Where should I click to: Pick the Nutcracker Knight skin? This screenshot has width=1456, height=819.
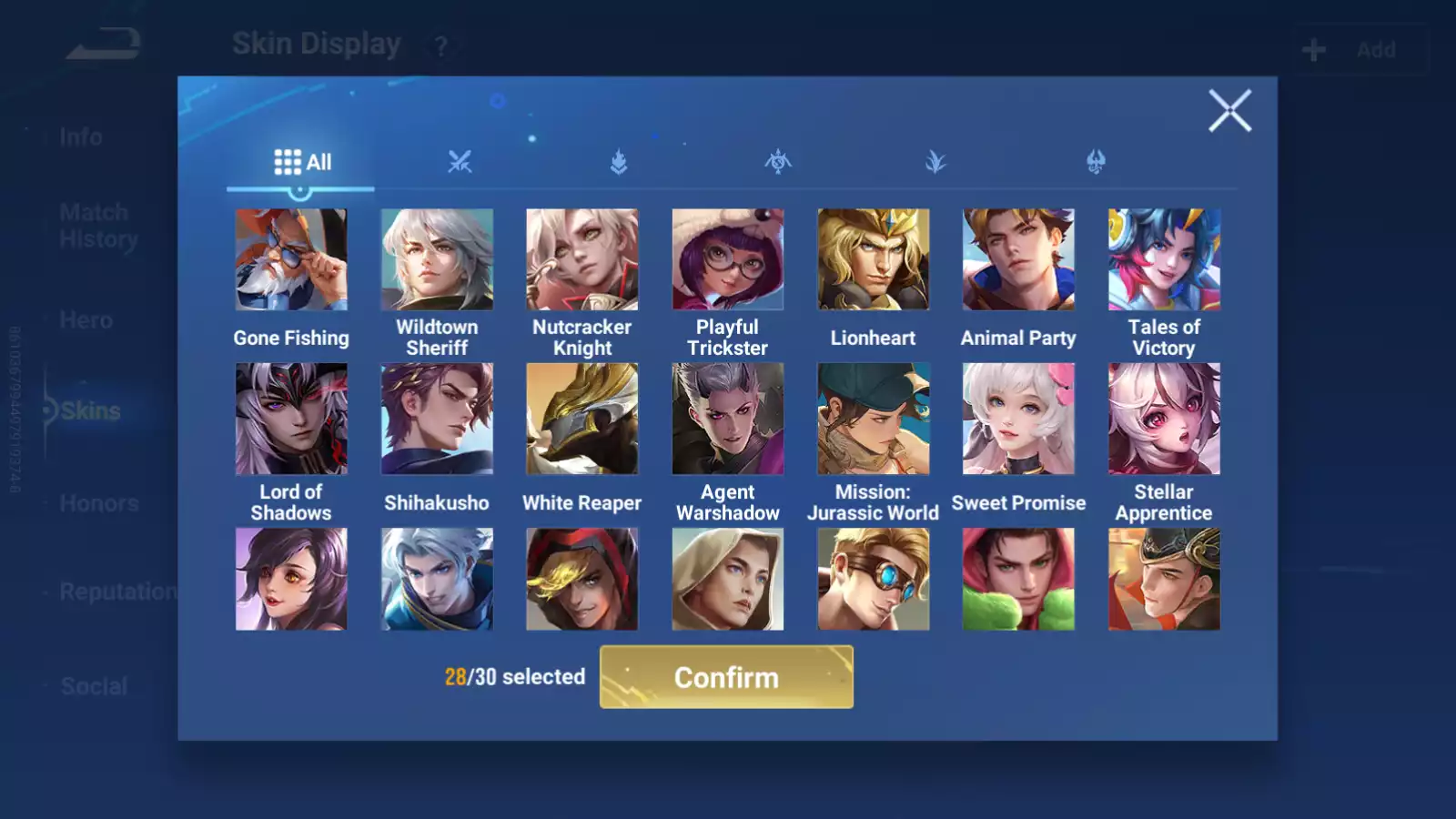pyautogui.click(x=582, y=260)
